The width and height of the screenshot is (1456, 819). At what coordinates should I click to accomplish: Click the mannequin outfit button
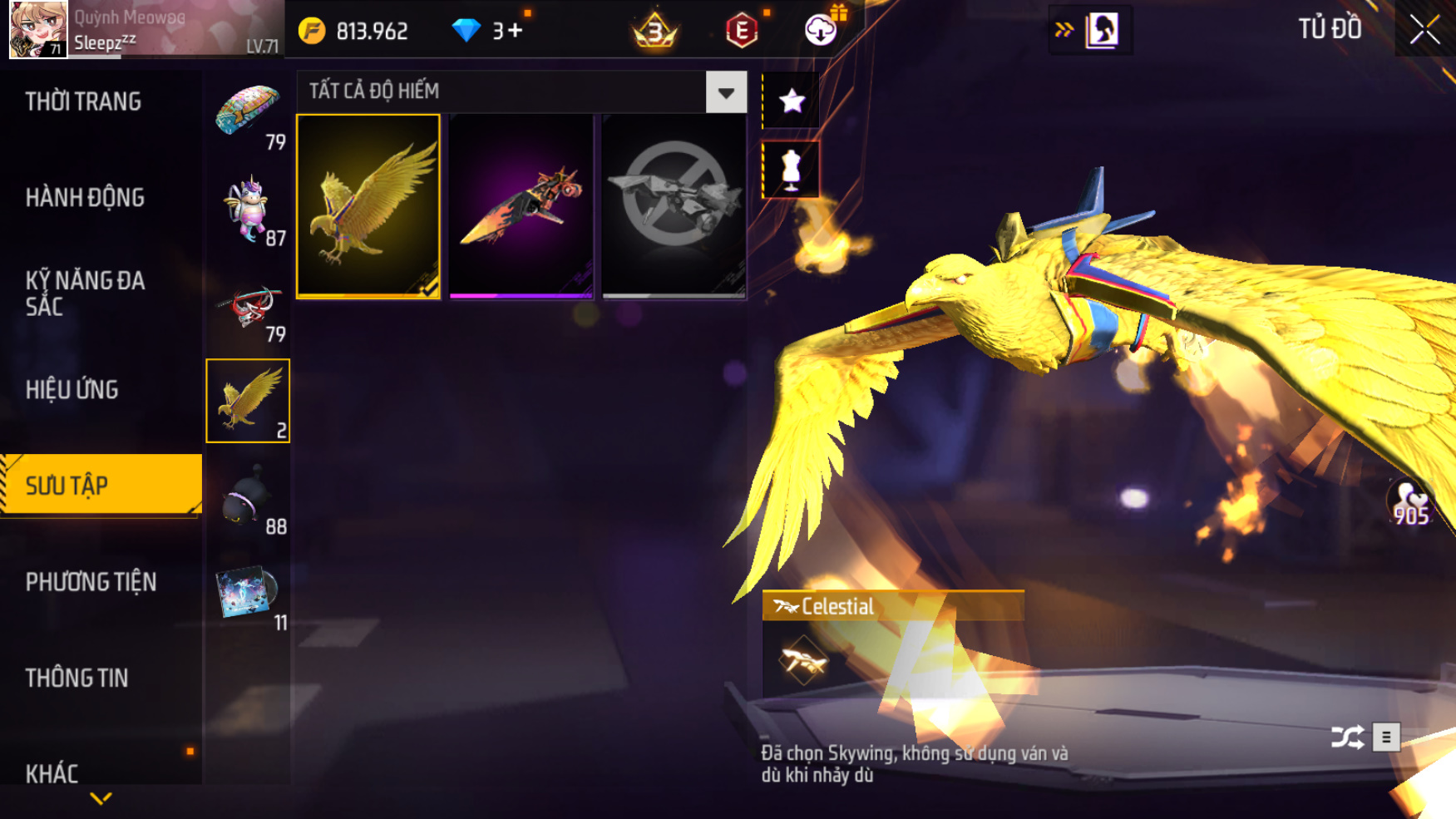point(791,170)
